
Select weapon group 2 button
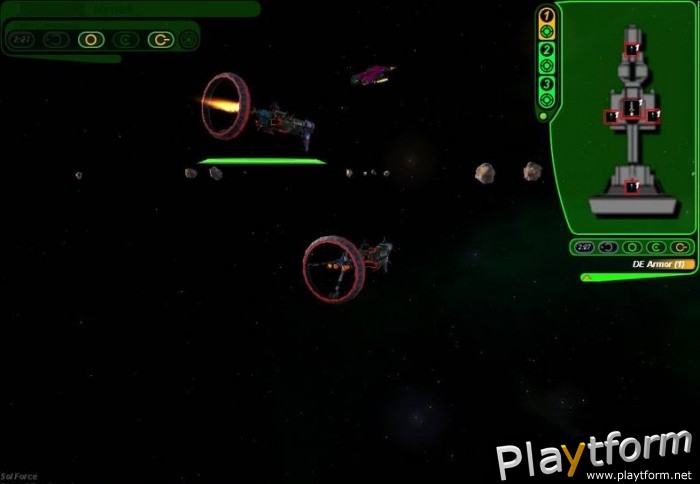546,49
